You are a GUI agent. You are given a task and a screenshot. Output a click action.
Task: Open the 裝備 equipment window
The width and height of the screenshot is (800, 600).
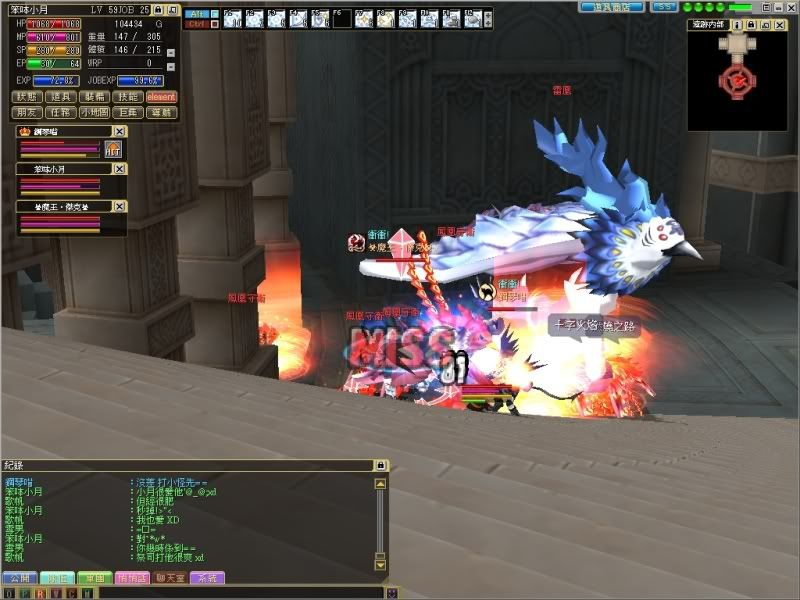[x=96, y=97]
